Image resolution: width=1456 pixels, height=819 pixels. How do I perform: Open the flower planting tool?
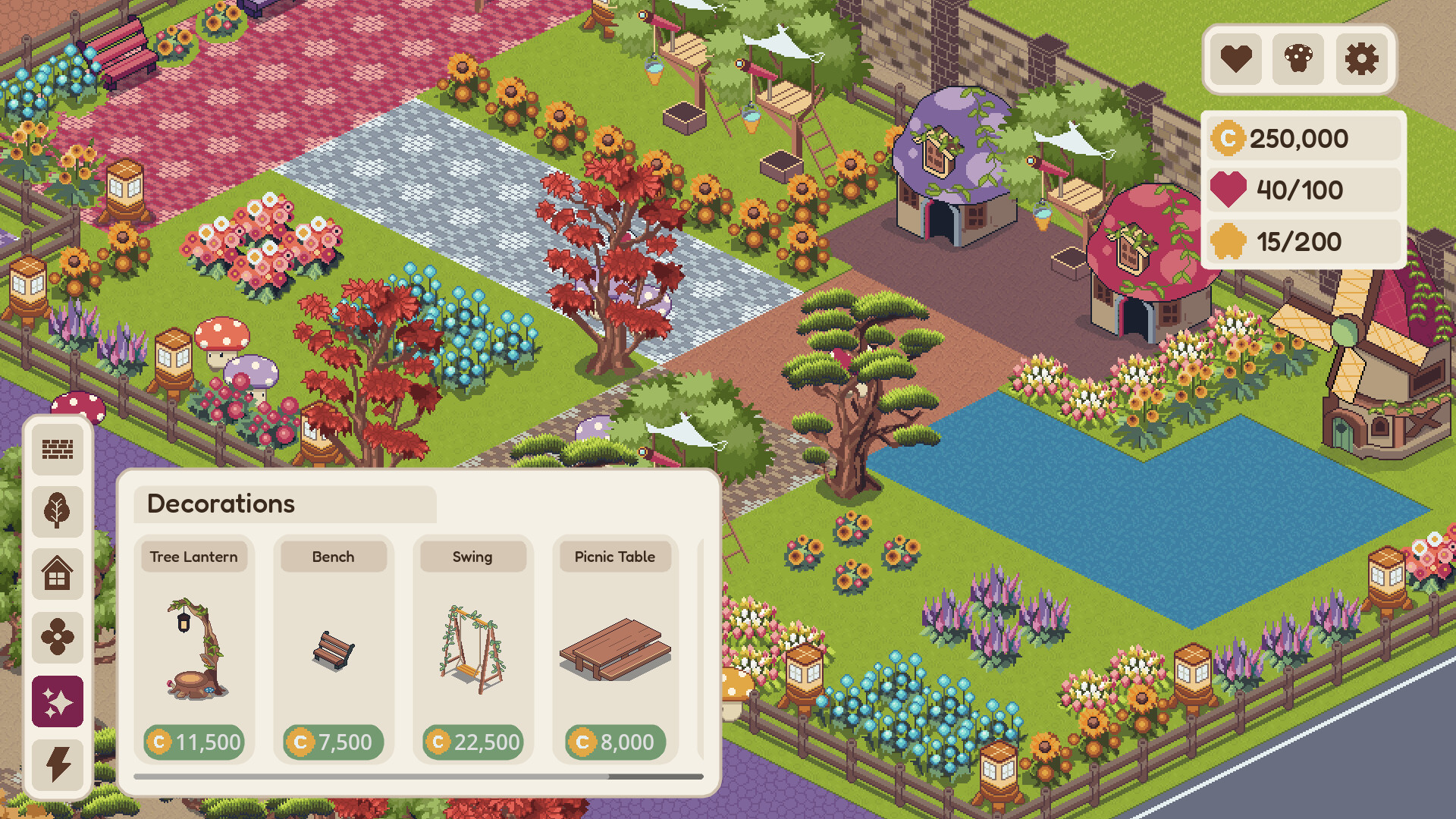pos(58,638)
